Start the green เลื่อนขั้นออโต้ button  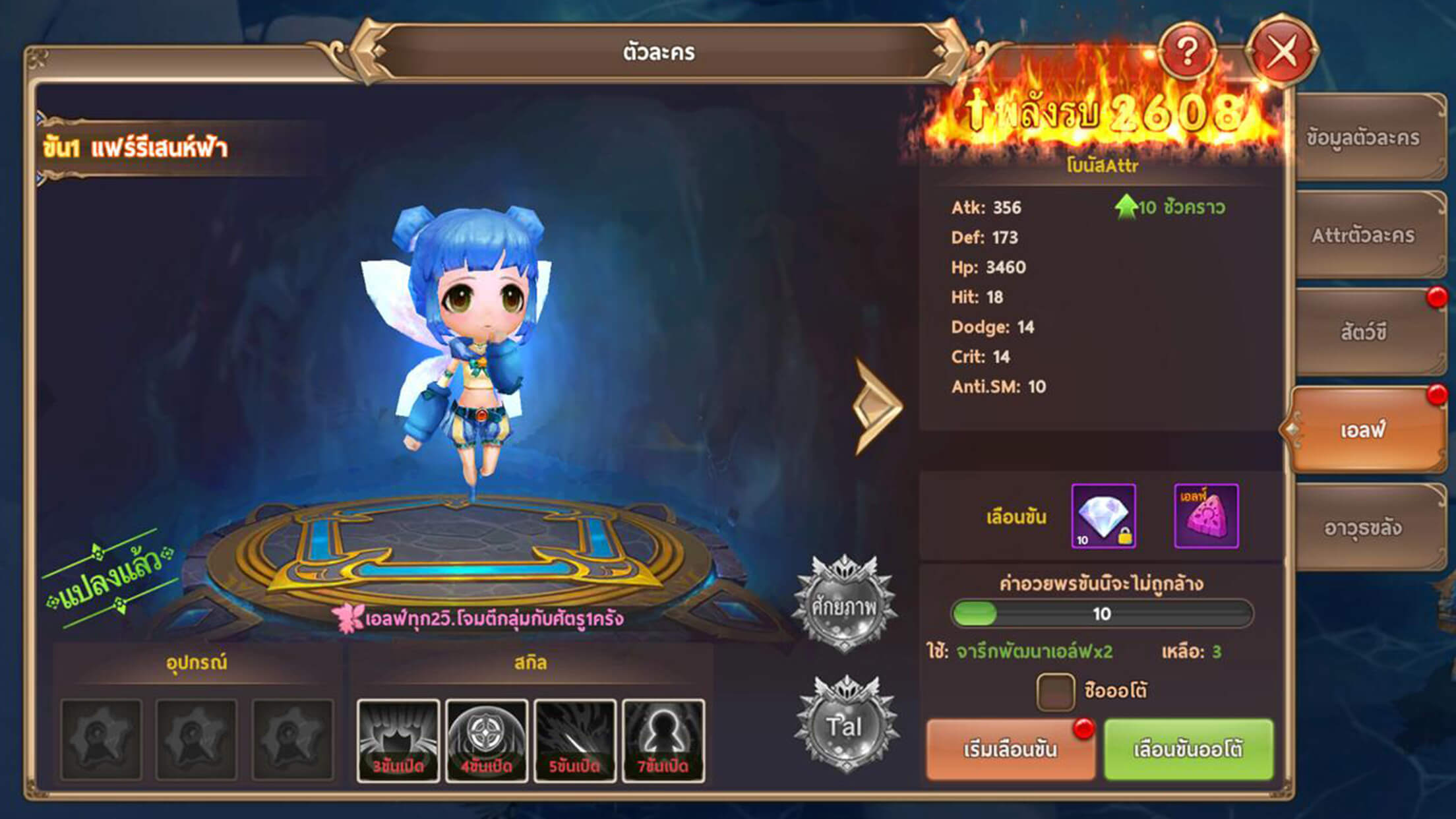(x=1188, y=749)
